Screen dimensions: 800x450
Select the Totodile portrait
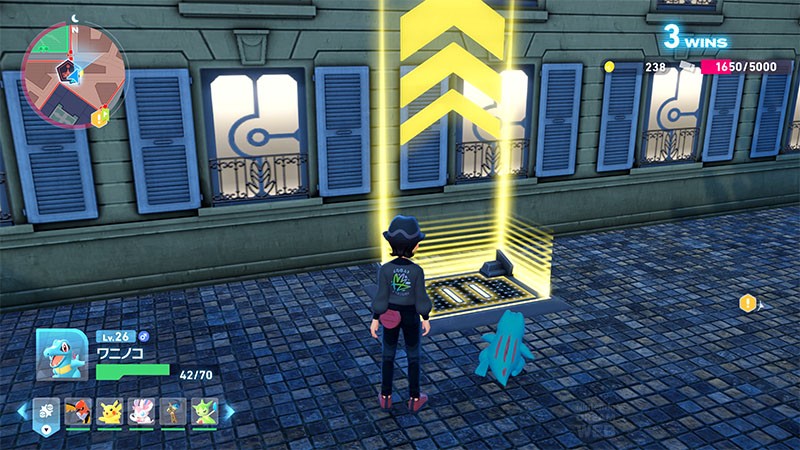pyautogui.click(x=60, y=355)
